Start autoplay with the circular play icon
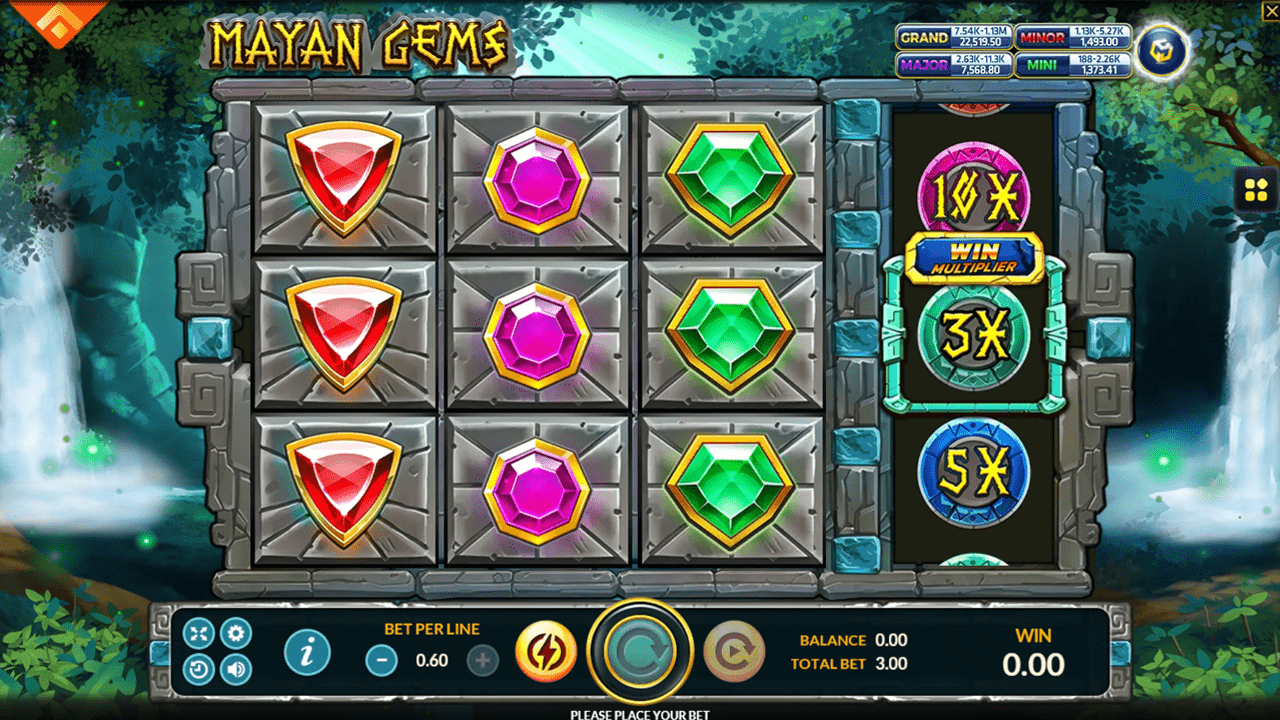The height and width of the screenshot is (720, 1280). pos(738,650)
